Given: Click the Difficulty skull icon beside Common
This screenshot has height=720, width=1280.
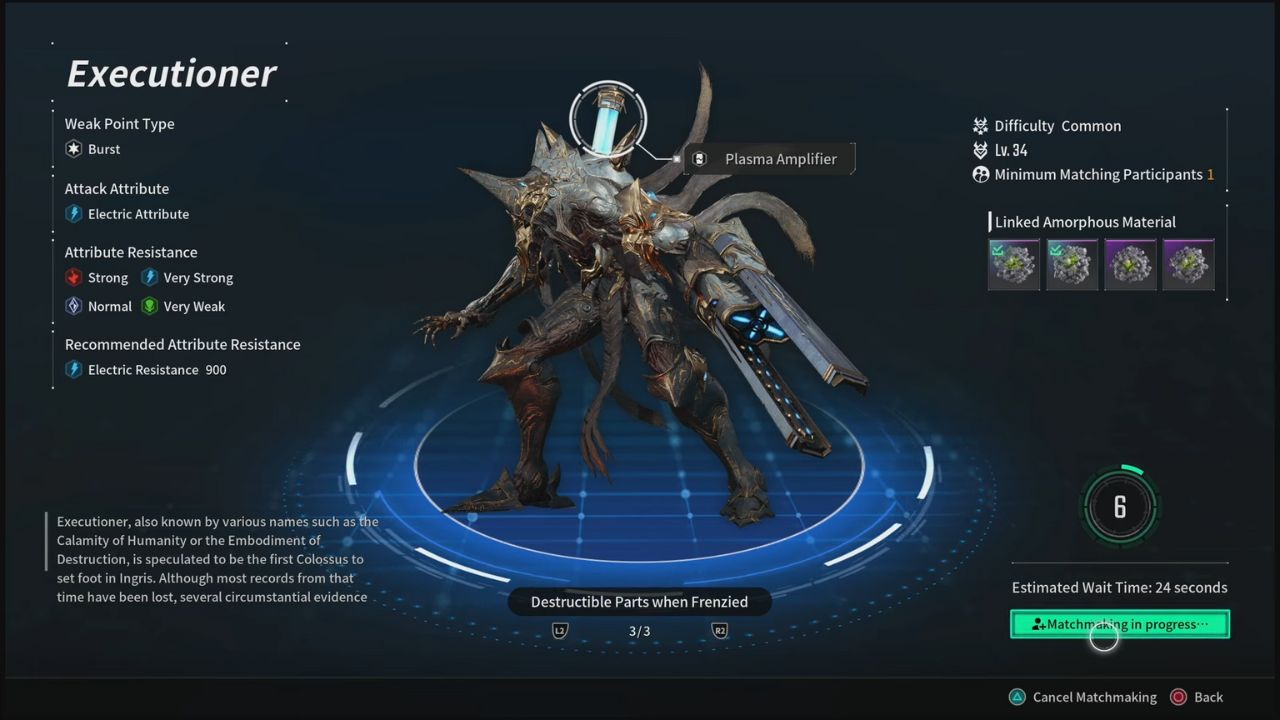Looking at the screenshot, I should (x=980, y=126).
